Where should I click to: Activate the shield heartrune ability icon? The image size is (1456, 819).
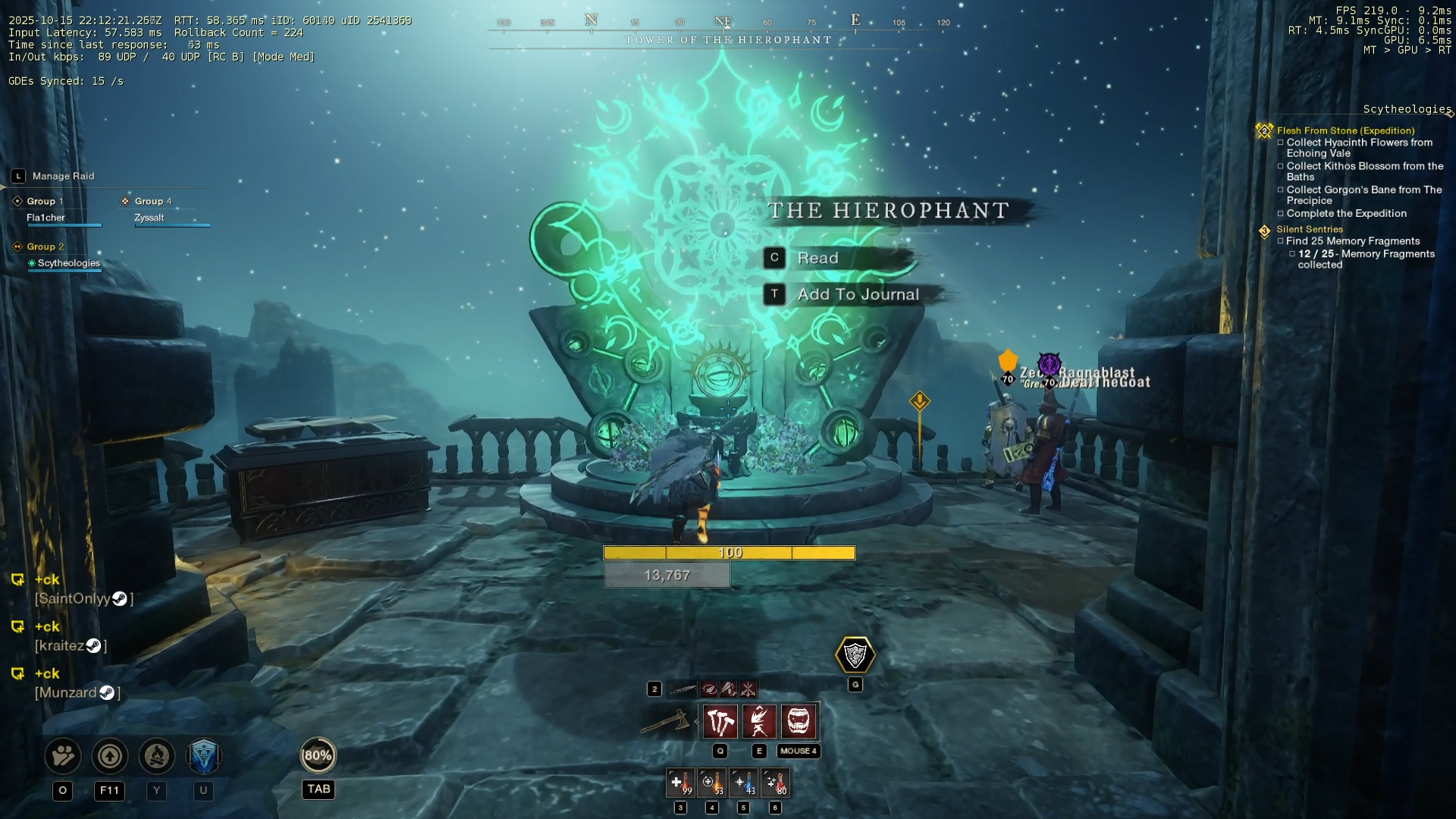tap(855, 655)
